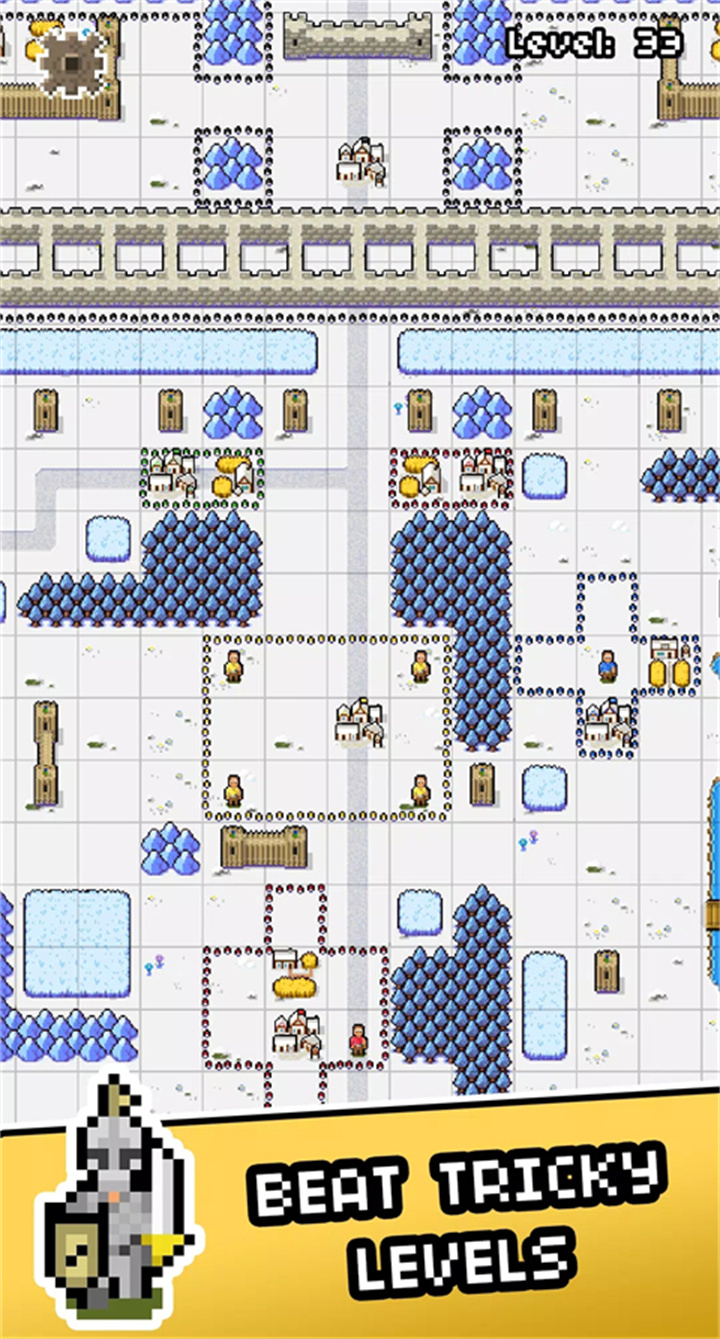Open settings with the gear icon
This screenshot has height=1339, width=720.
coord(71,62)
